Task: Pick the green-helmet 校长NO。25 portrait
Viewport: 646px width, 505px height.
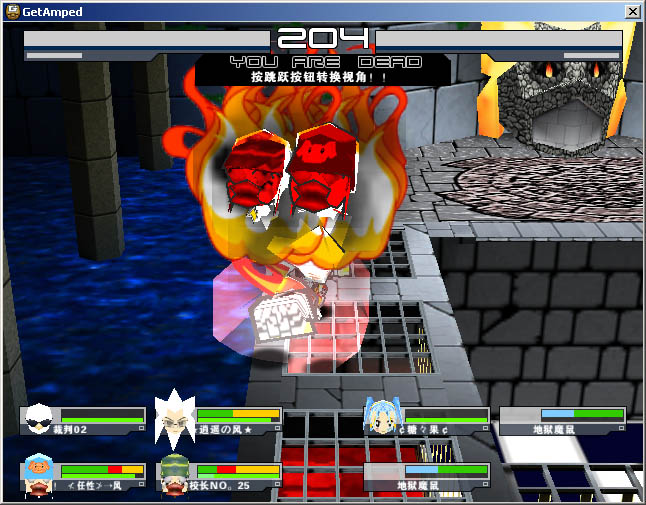Action: (176, 474)
